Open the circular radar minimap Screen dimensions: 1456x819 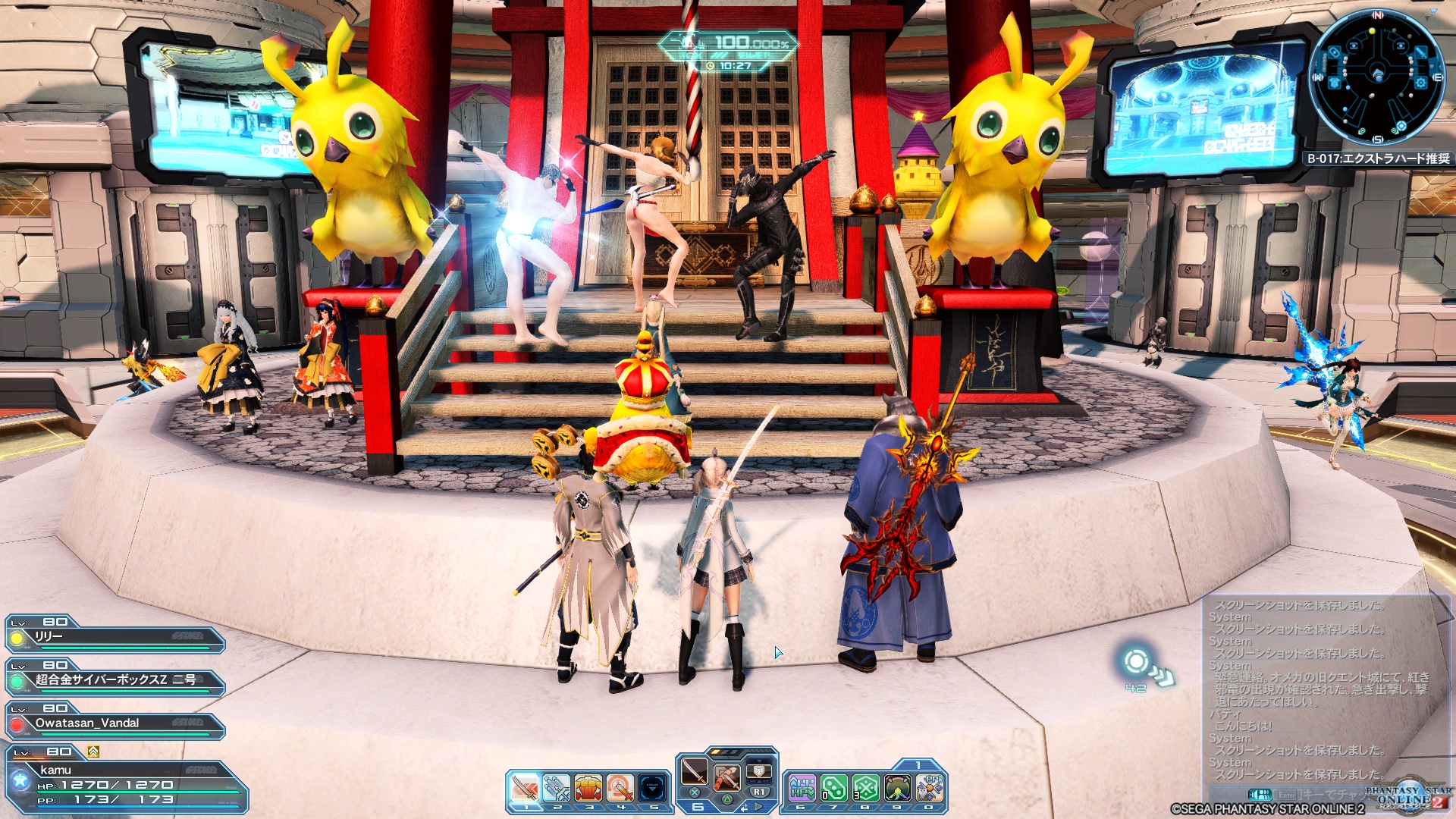(1376, 76)
